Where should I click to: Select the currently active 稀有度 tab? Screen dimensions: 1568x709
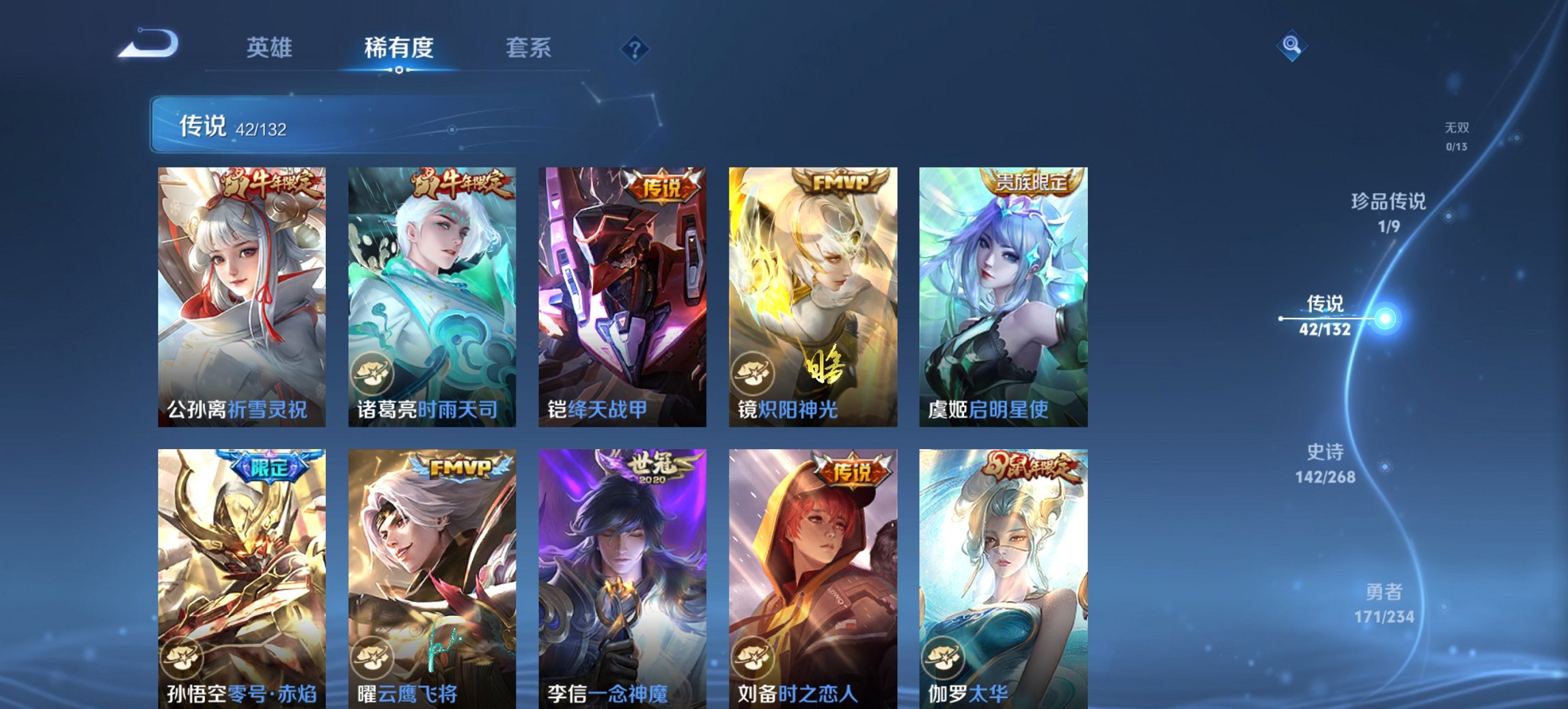point(398,48)
